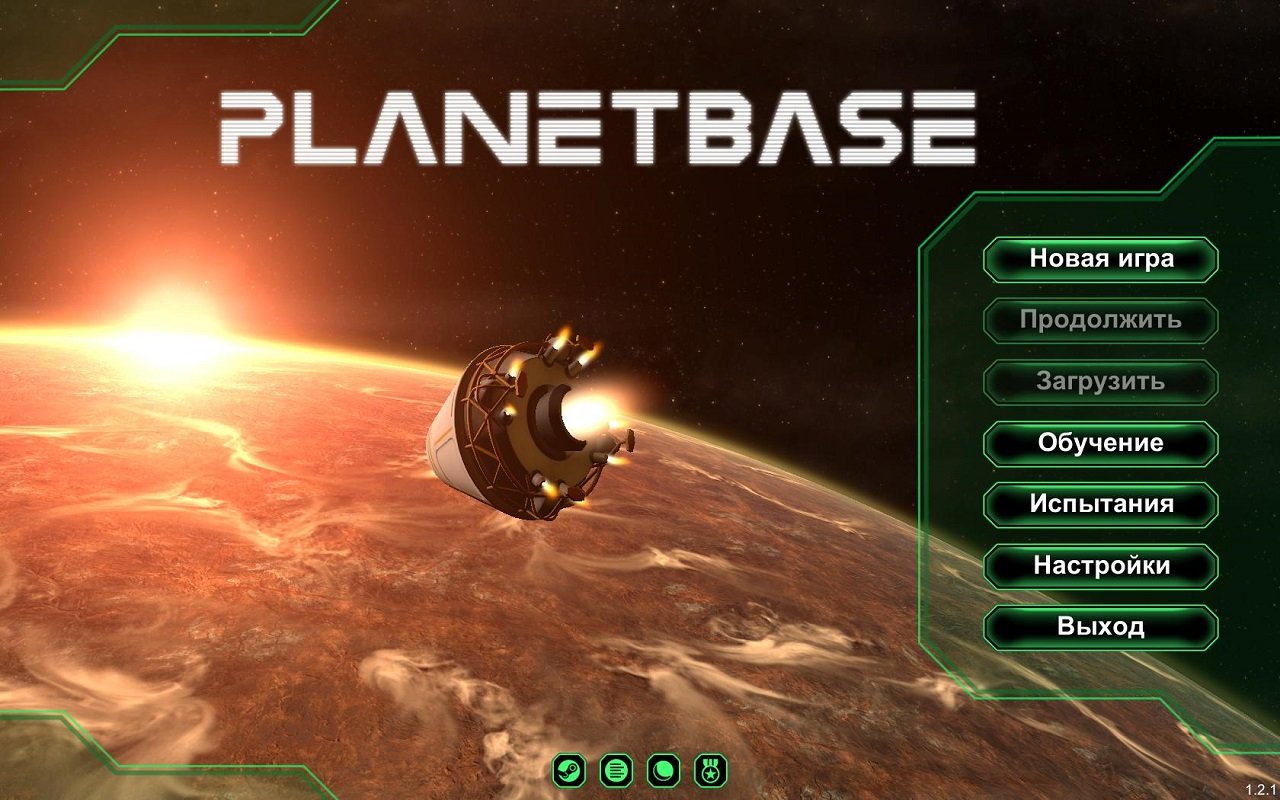
Task: Click the grayed-out Продолжить button
Action: [1100, 320]
